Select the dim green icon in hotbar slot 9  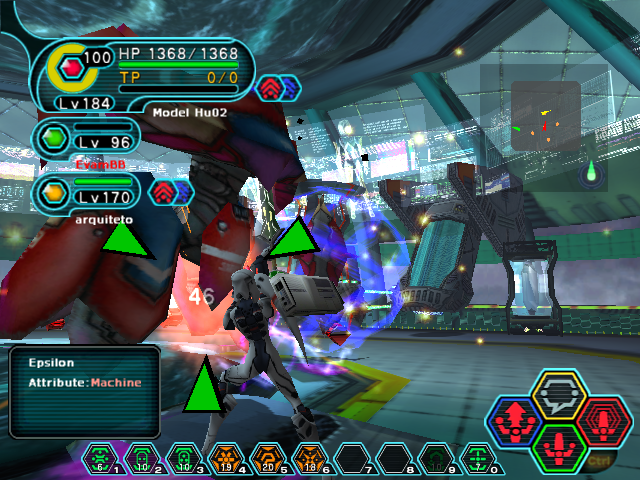click(434, 459)
